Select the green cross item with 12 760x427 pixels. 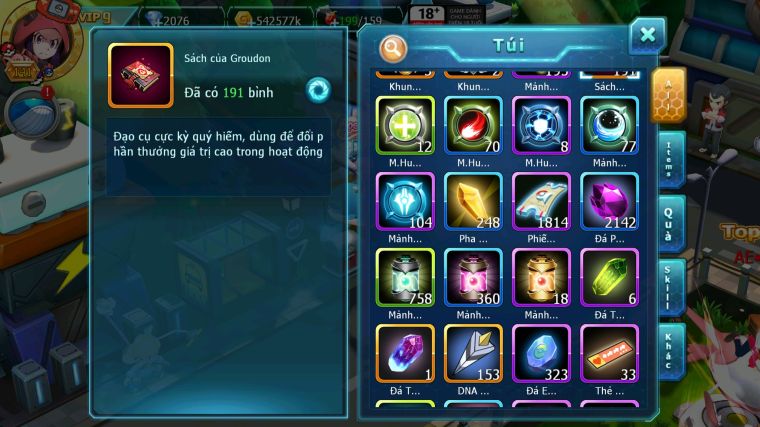(x=405, y=125)
